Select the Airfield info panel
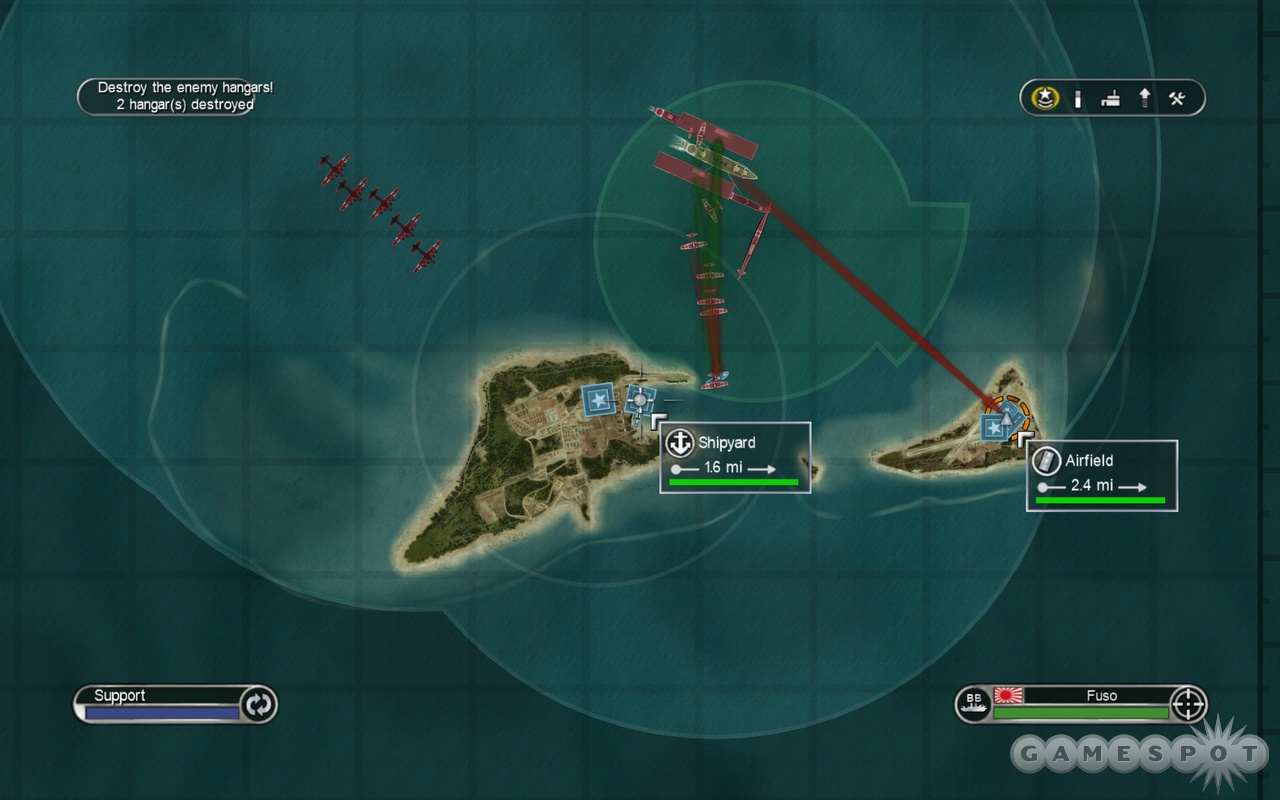1280x800 pixels. point(1102,475)
